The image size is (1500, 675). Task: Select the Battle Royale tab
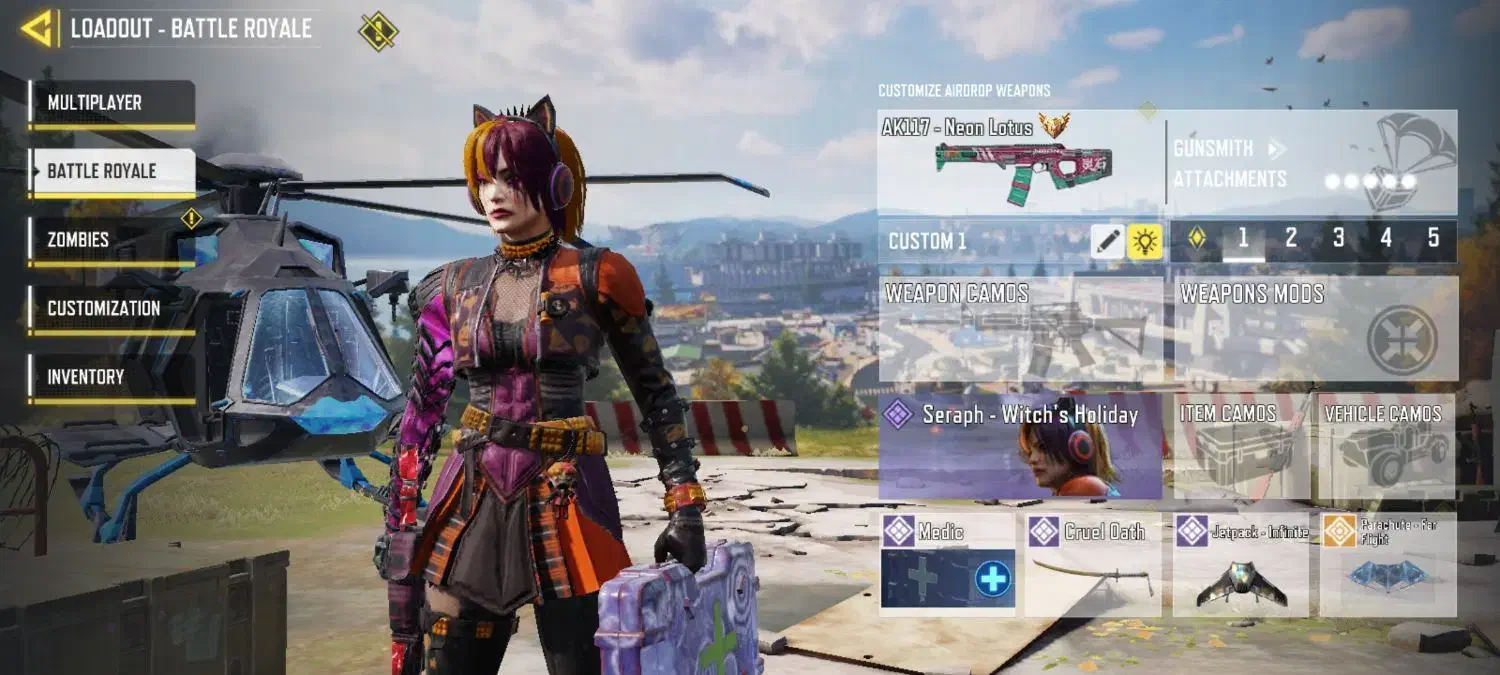click(111, 171)
